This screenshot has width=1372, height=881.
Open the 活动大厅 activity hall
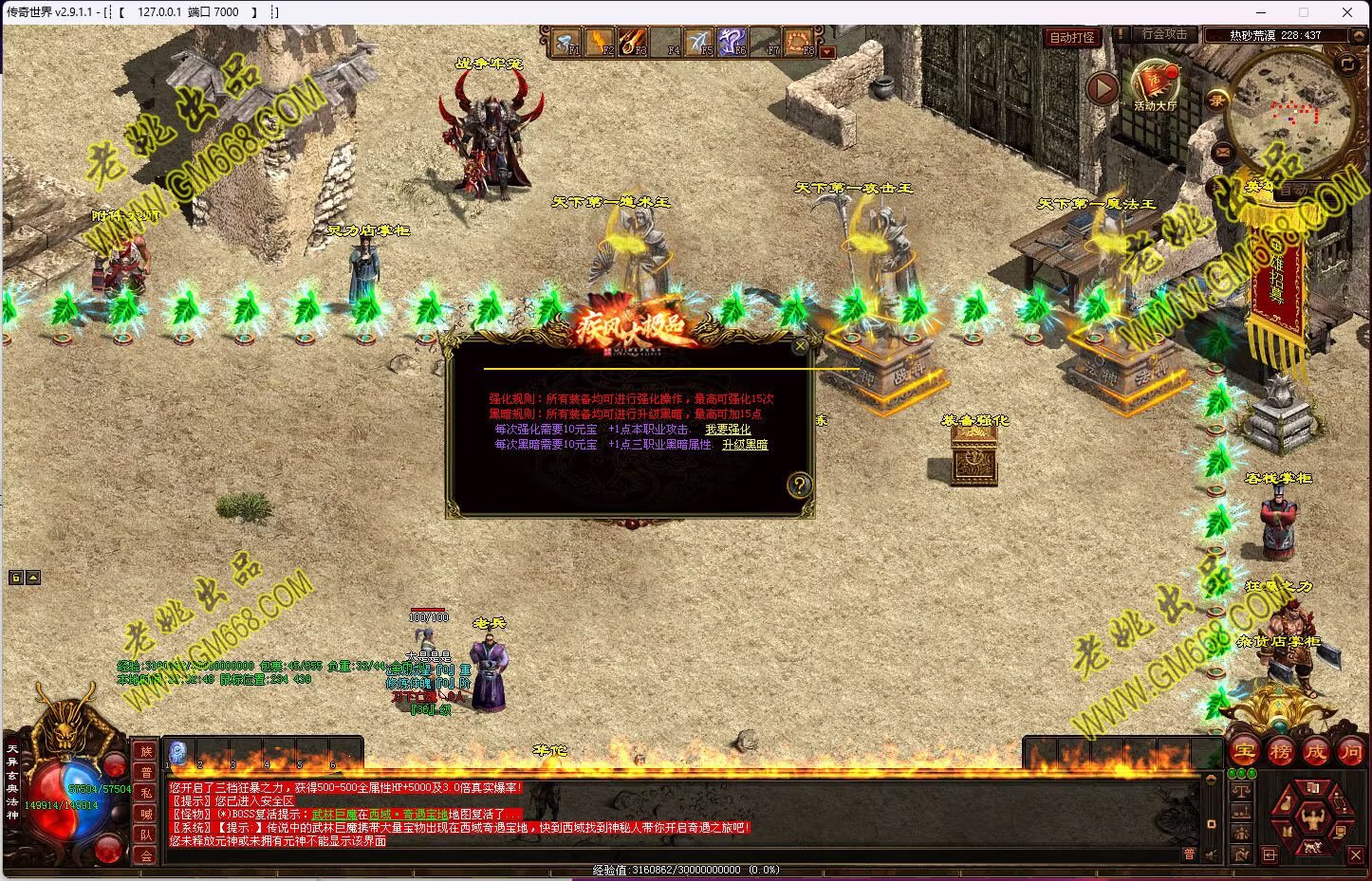(1155, 83)
